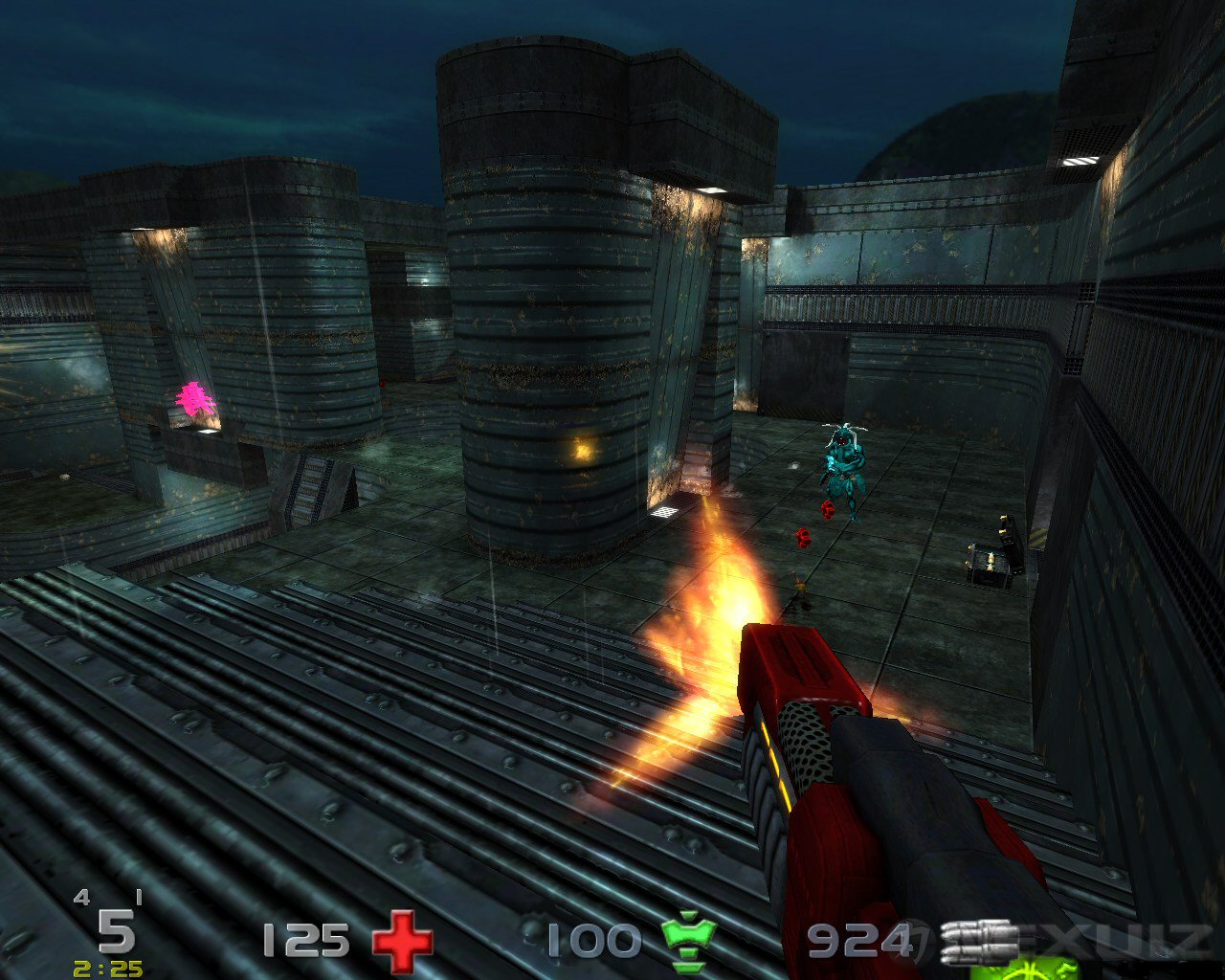Click the red health cross icon
Image resolution: width=1225 pixels, height=980 pixels.
pyautogui.click(x=402, y=942)
